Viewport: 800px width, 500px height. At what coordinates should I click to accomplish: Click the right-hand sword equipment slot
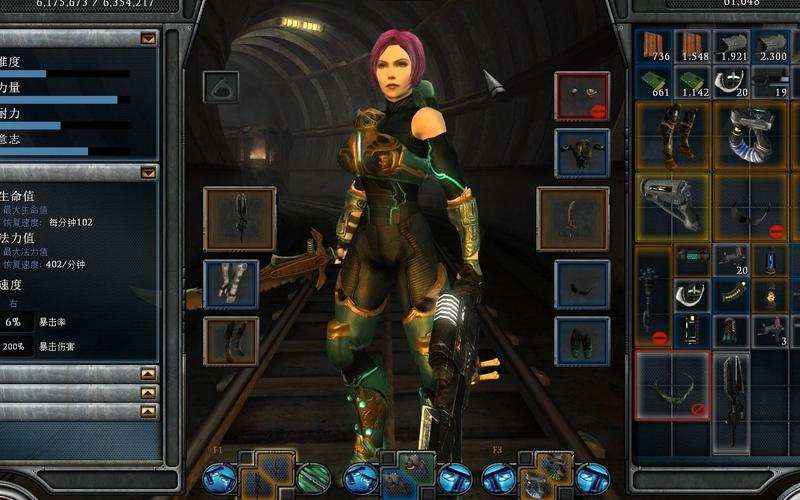click(572, 218)
